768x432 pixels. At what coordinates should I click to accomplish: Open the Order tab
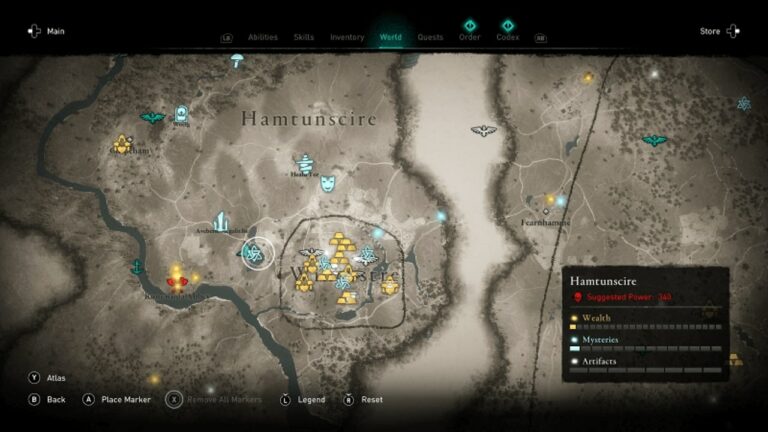[469, 36]
